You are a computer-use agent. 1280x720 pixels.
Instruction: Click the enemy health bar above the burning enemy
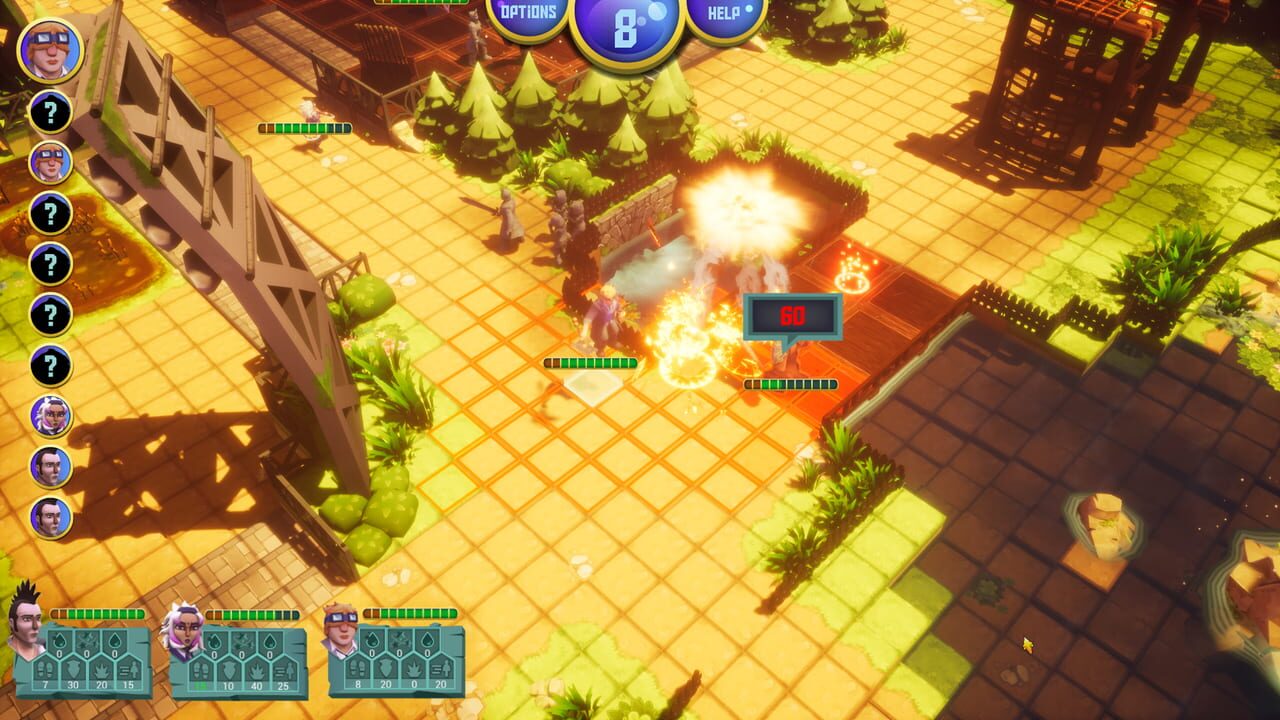(x=789, y=382)
